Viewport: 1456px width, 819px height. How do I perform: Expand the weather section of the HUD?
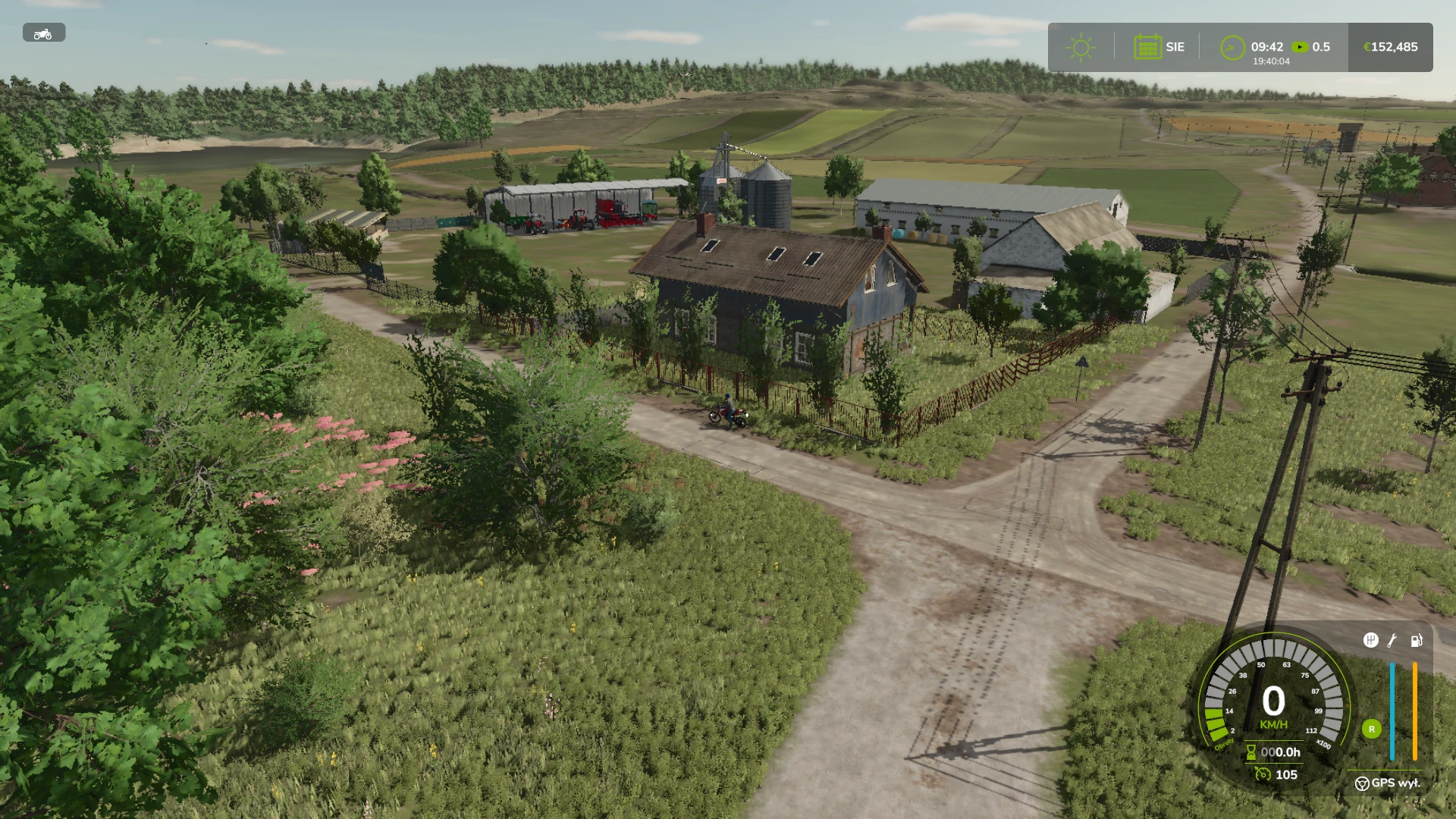1081,47
